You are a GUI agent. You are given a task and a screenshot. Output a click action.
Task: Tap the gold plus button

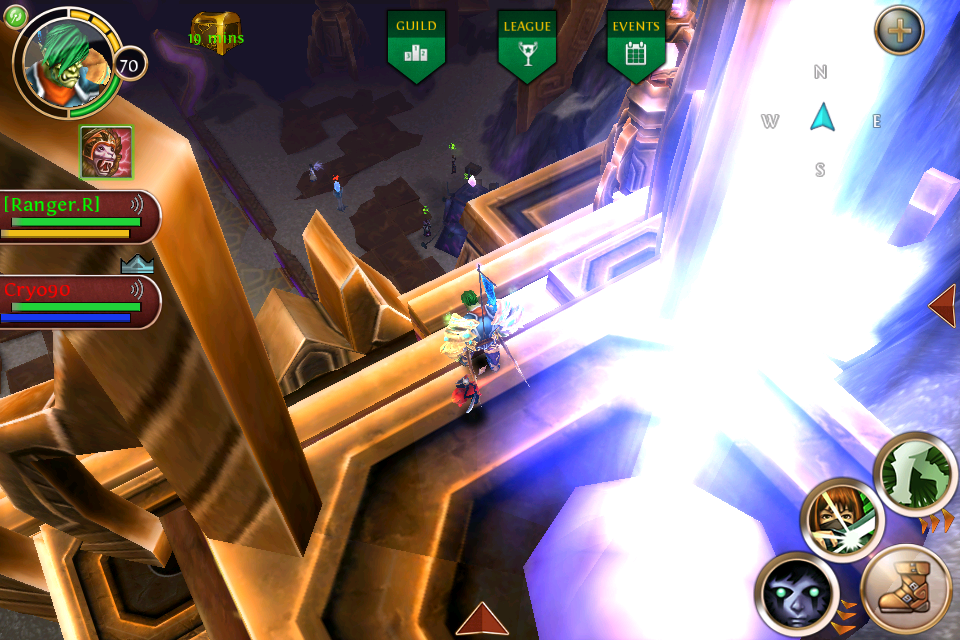pos(899,30)
